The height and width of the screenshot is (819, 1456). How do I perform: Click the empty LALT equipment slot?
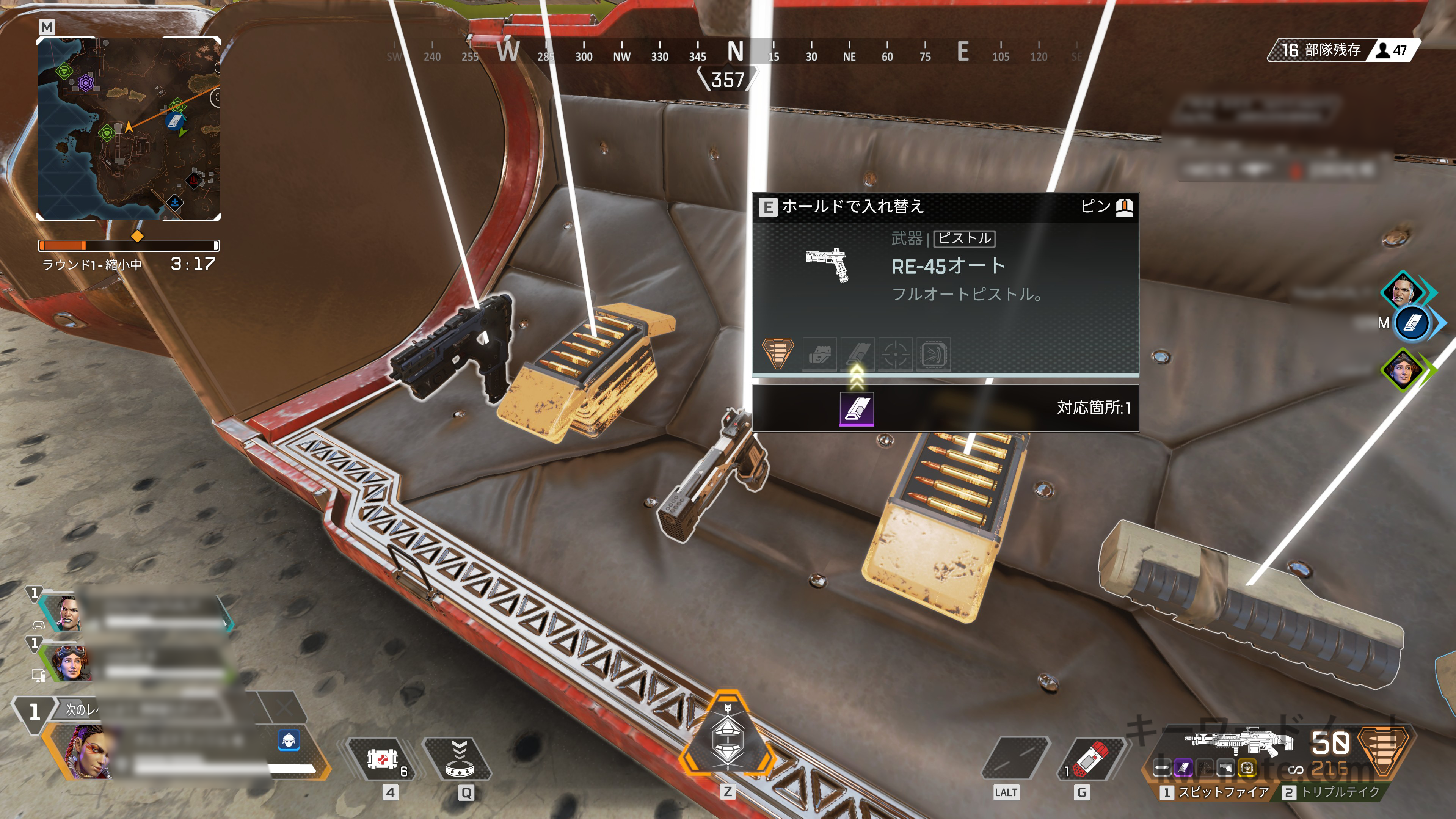pos(1016,759)
